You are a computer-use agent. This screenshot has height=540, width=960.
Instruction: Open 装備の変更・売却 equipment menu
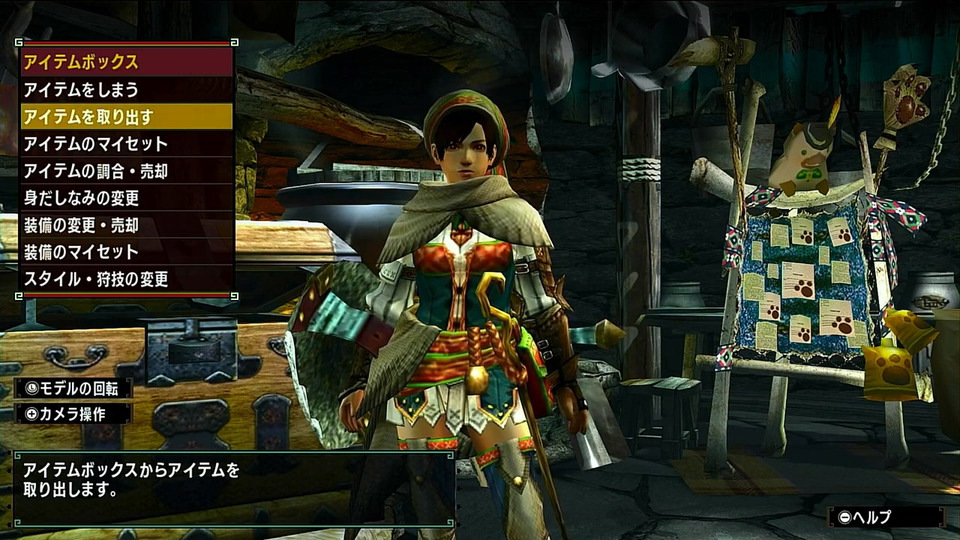[x=126, y=225]
